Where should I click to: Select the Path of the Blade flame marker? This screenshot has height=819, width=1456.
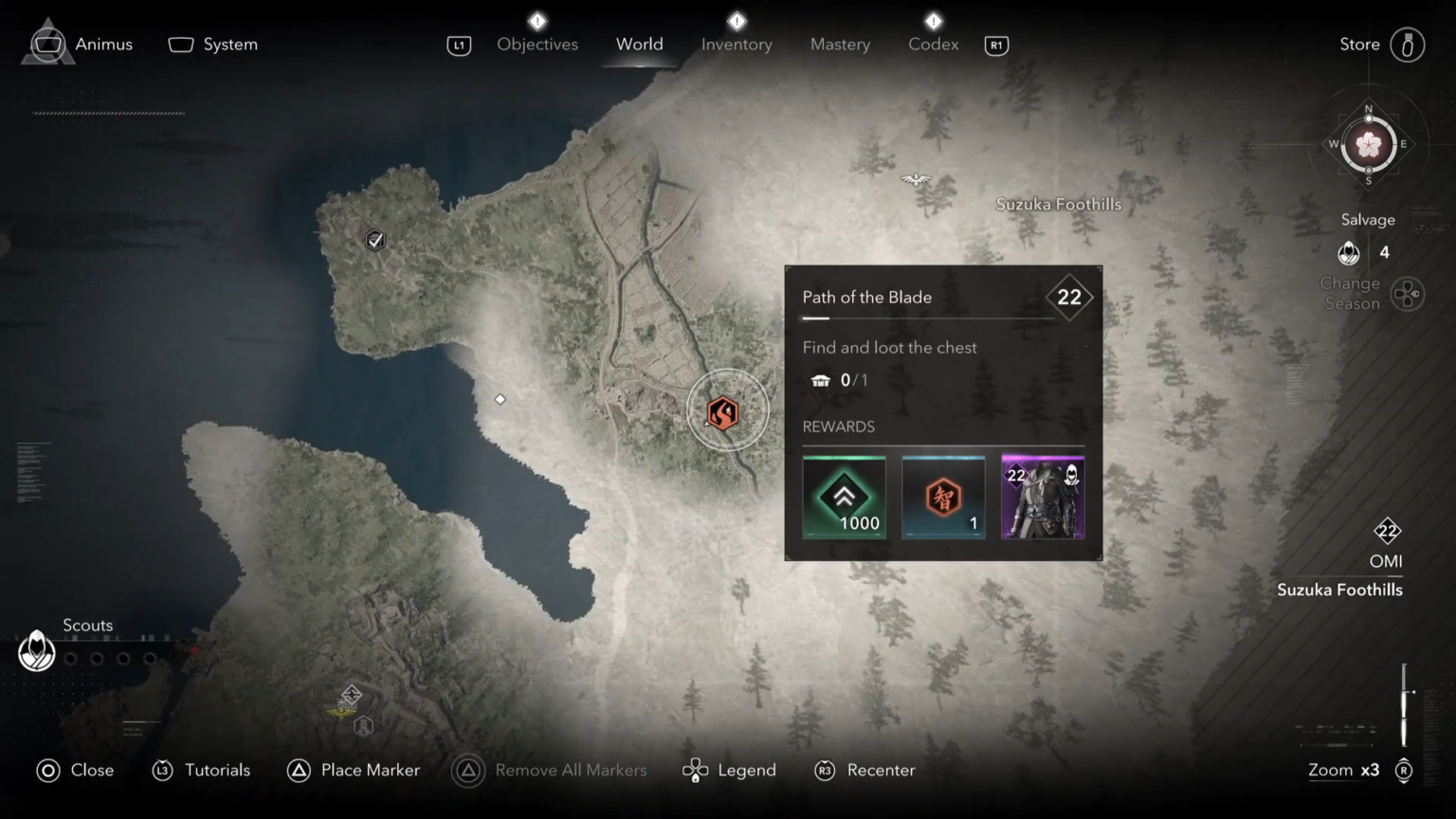tap(727, 410)
